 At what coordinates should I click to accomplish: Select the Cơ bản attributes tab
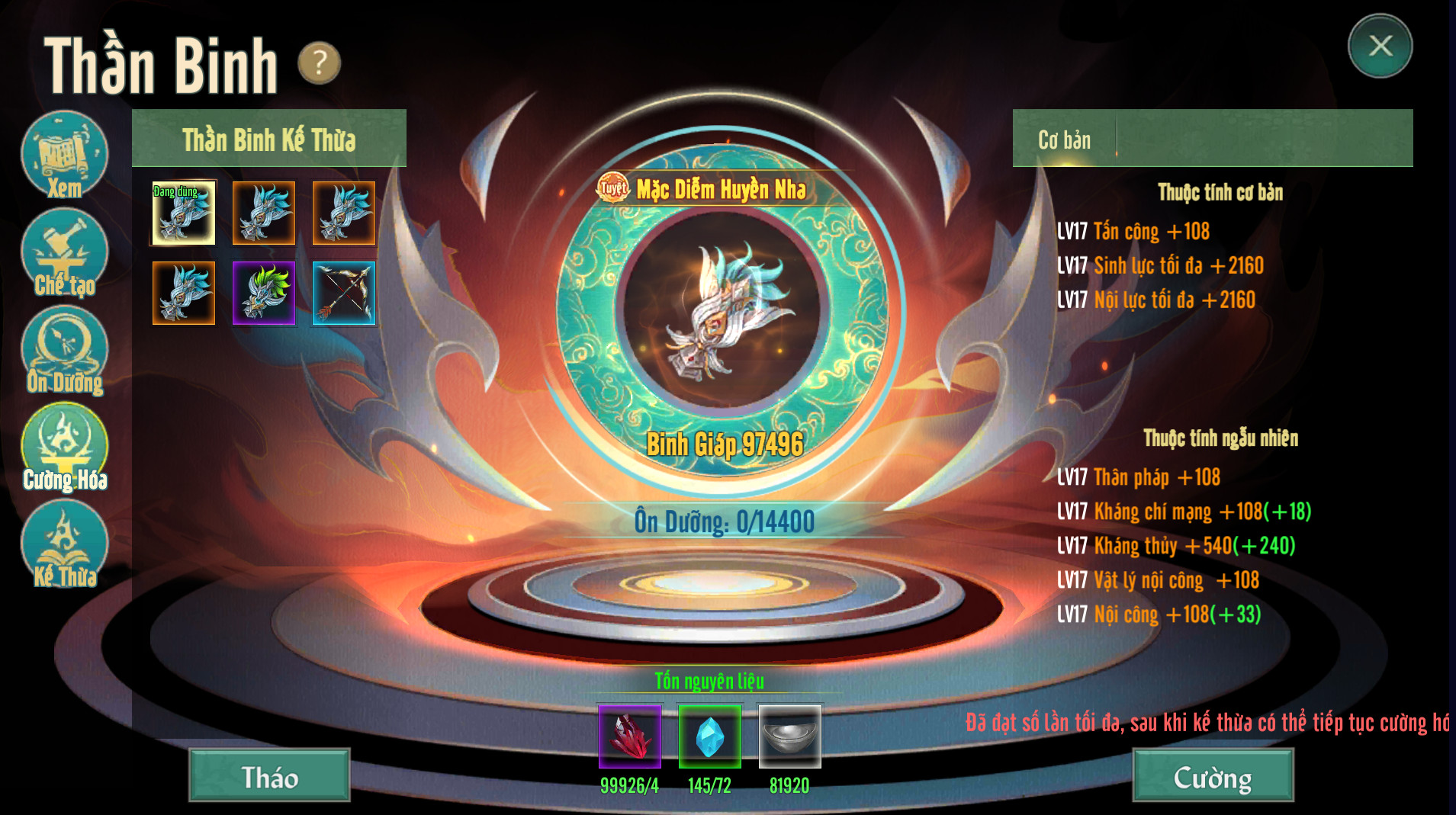pyautogui.click(x=1065, y=140)
